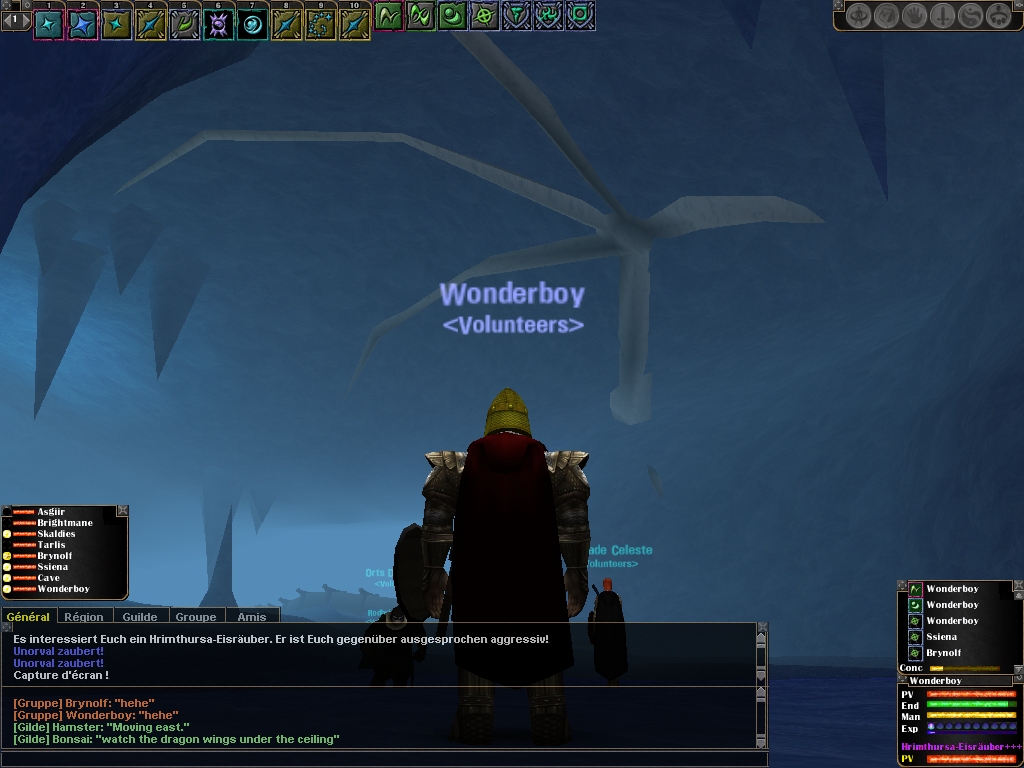Select the Général chat tab
The image size is (1024, 768).
[x=28, y=617]
